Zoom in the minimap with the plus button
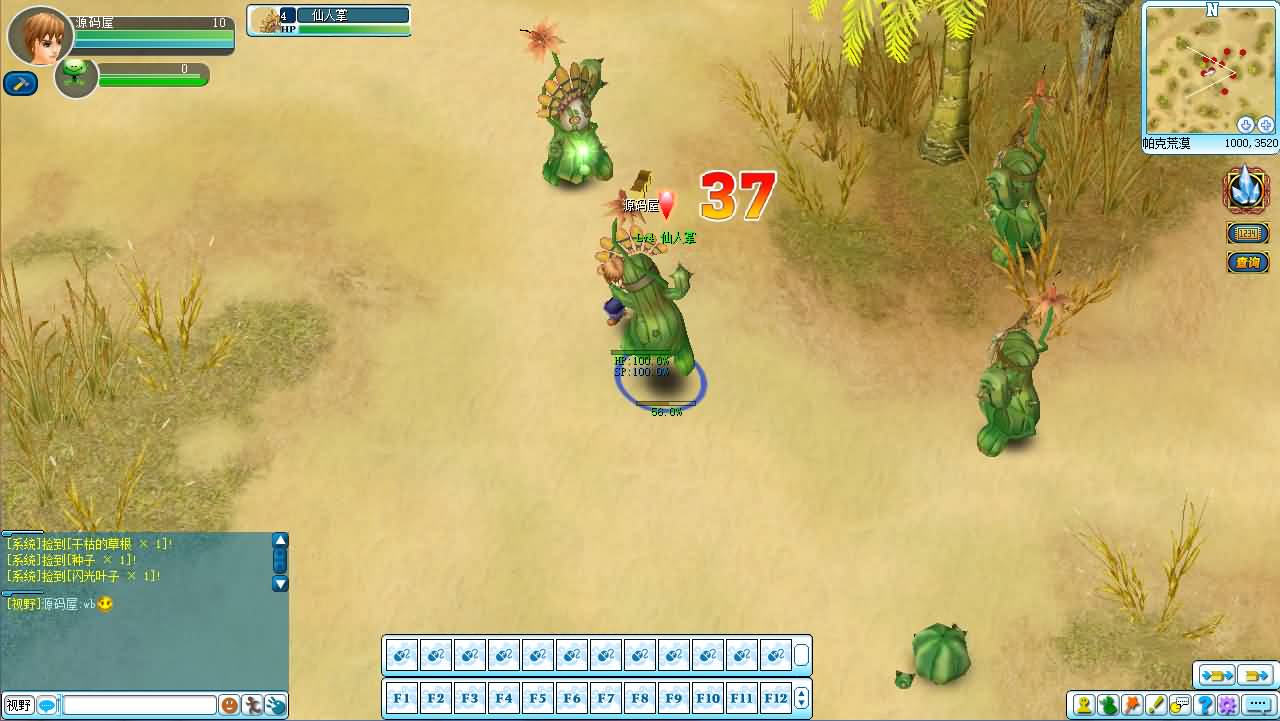Viewport: 1280px width, 721px height. (x=1266, y=124)
